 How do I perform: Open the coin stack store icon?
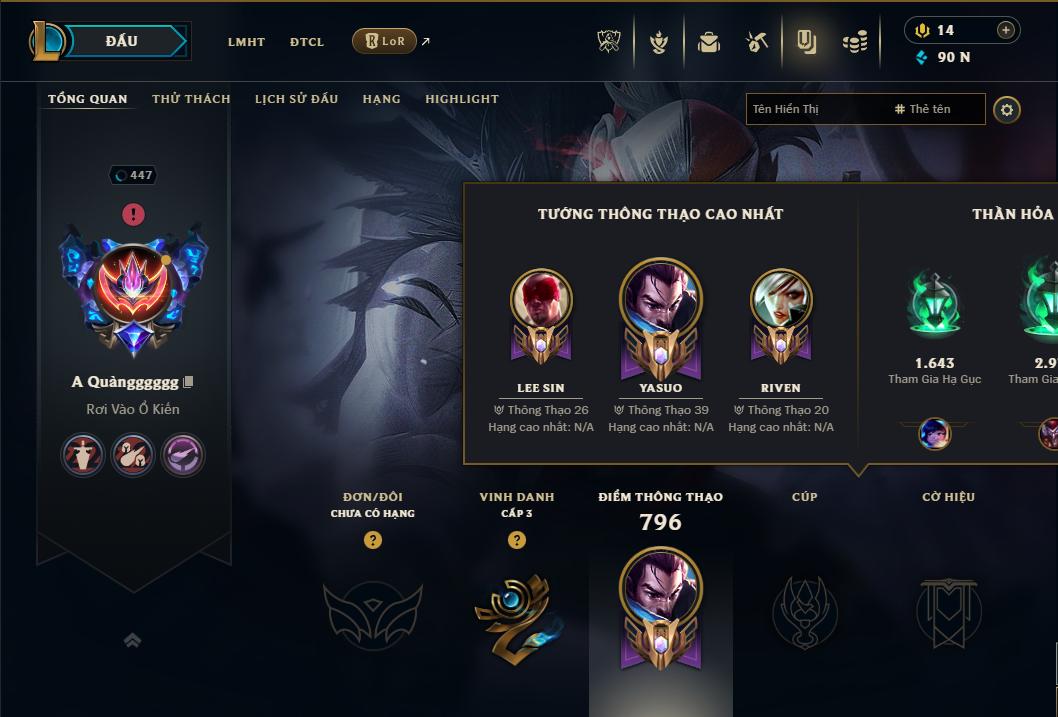[854, 42]
